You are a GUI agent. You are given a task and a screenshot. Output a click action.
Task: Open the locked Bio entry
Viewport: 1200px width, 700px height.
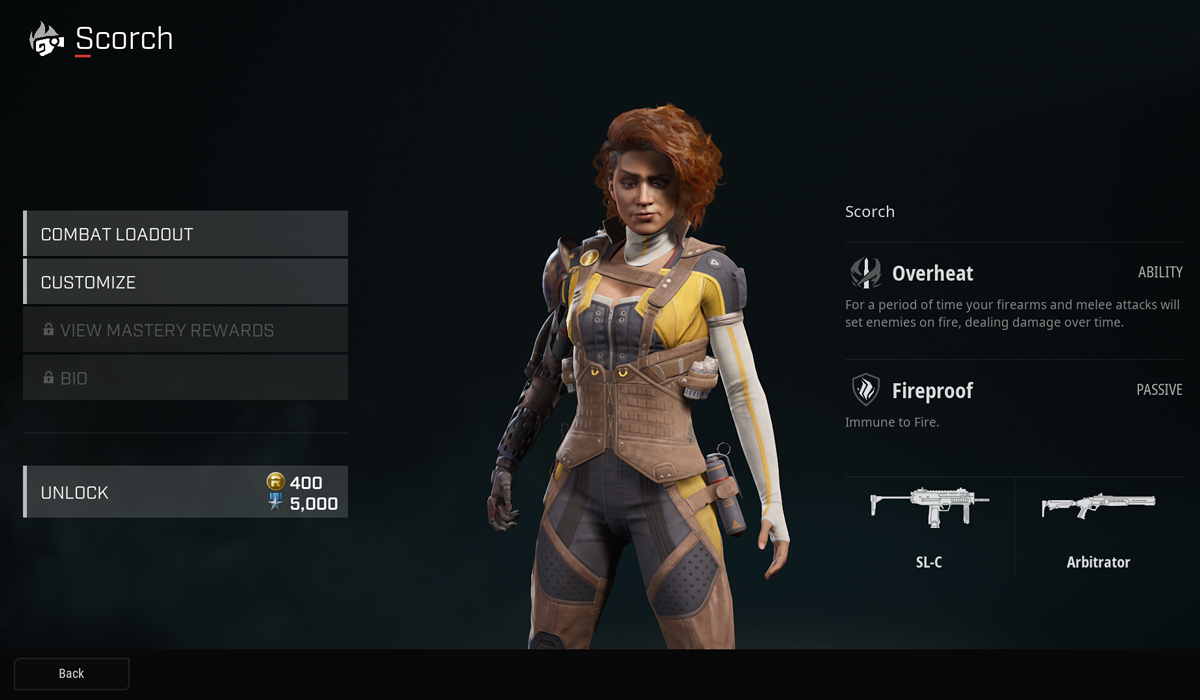click(185, 378)
